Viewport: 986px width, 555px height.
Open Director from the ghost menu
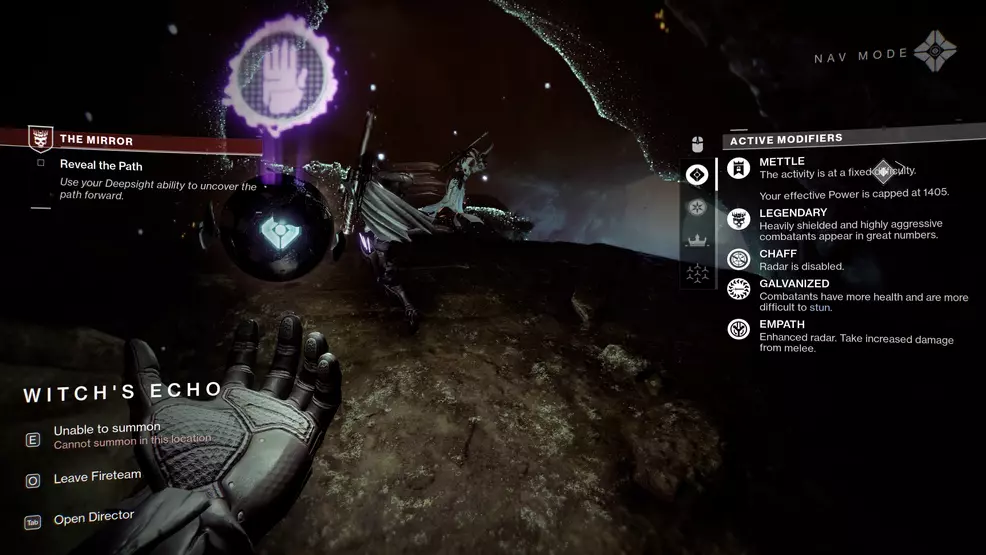click(x=93, y=517)
